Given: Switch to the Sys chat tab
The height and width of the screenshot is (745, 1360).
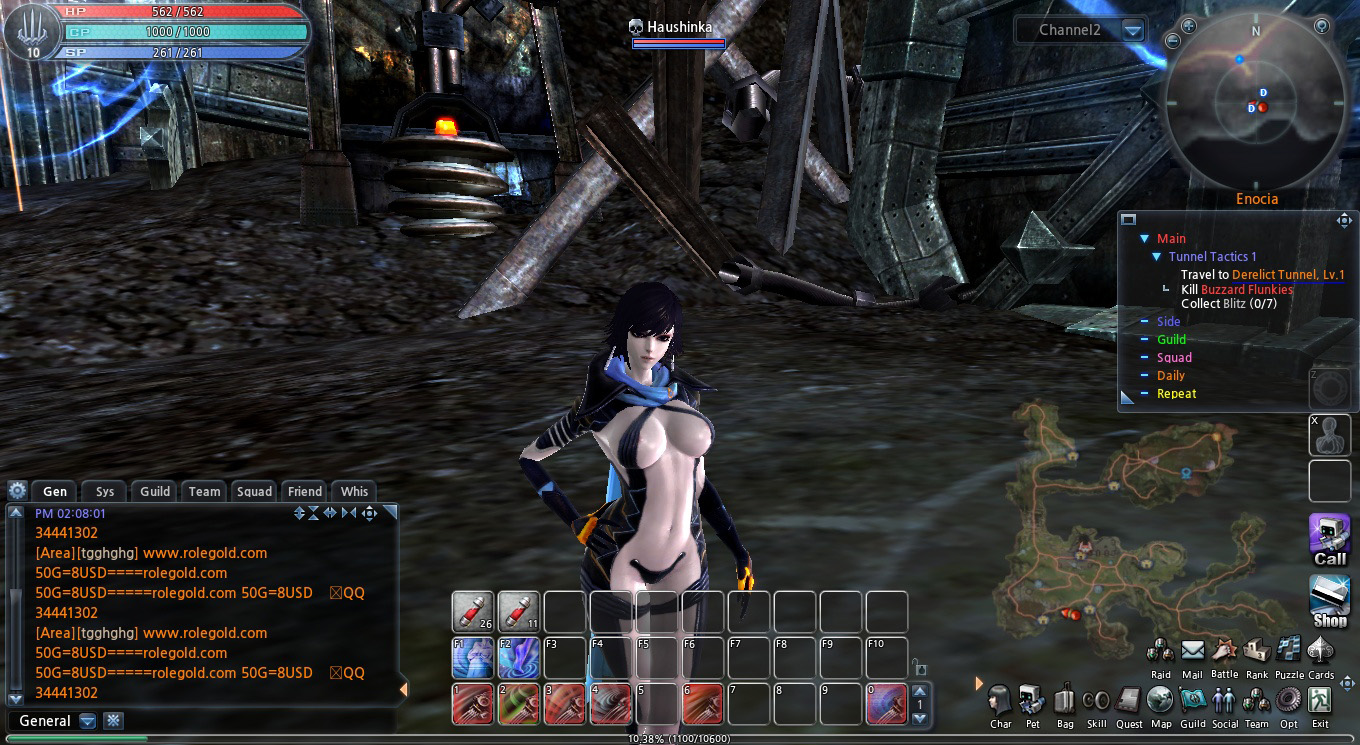Looking at the screenshot, I should click(x=105, y=491).
